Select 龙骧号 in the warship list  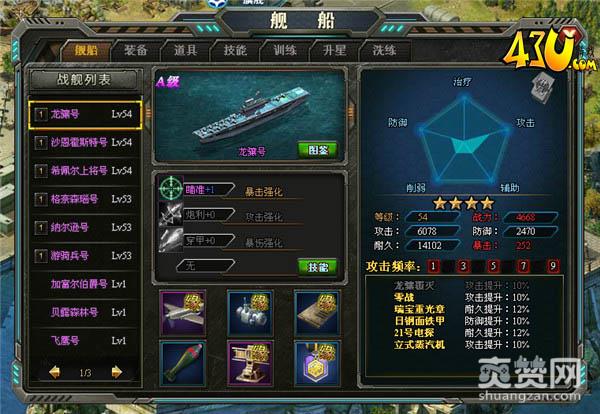pyautogui.click(x=85, y=115)
